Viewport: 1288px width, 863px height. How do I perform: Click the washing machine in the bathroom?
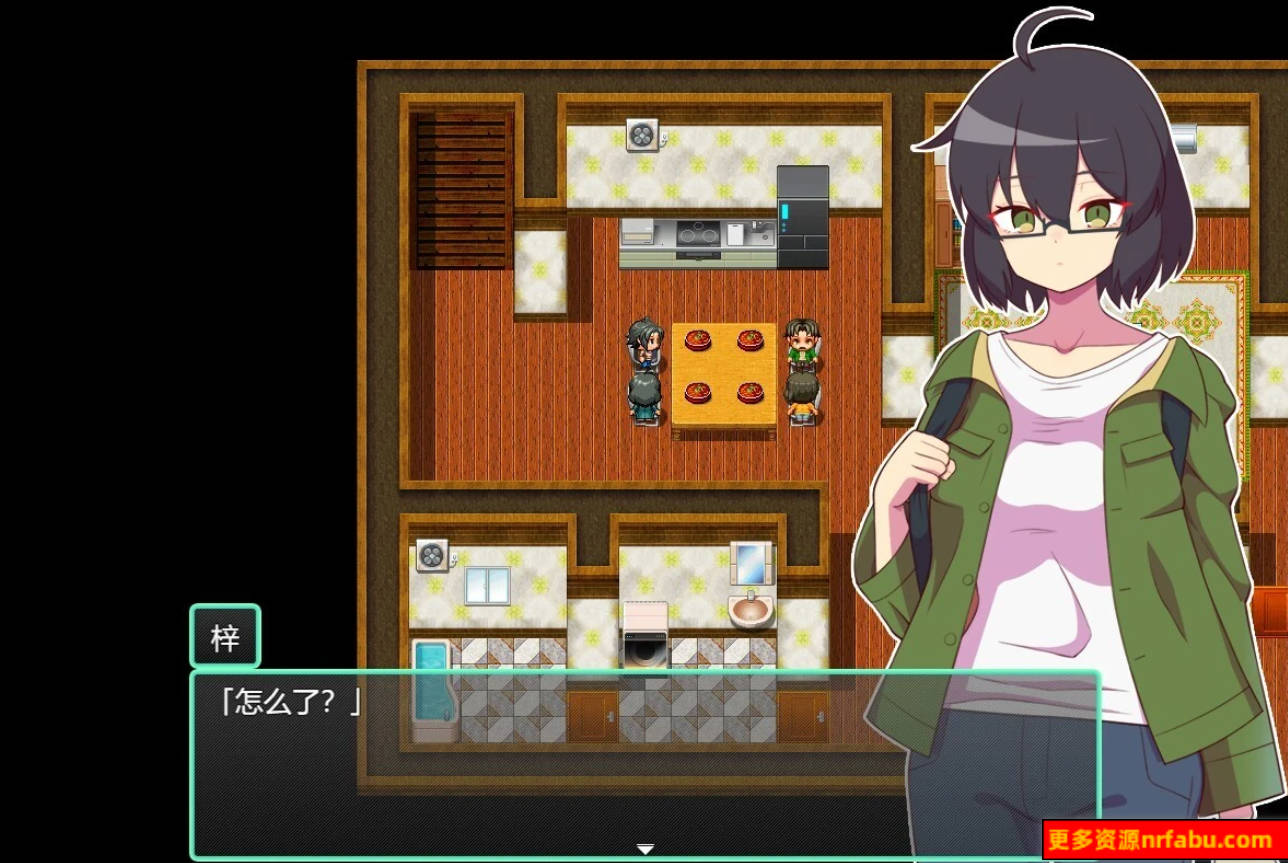647,633
